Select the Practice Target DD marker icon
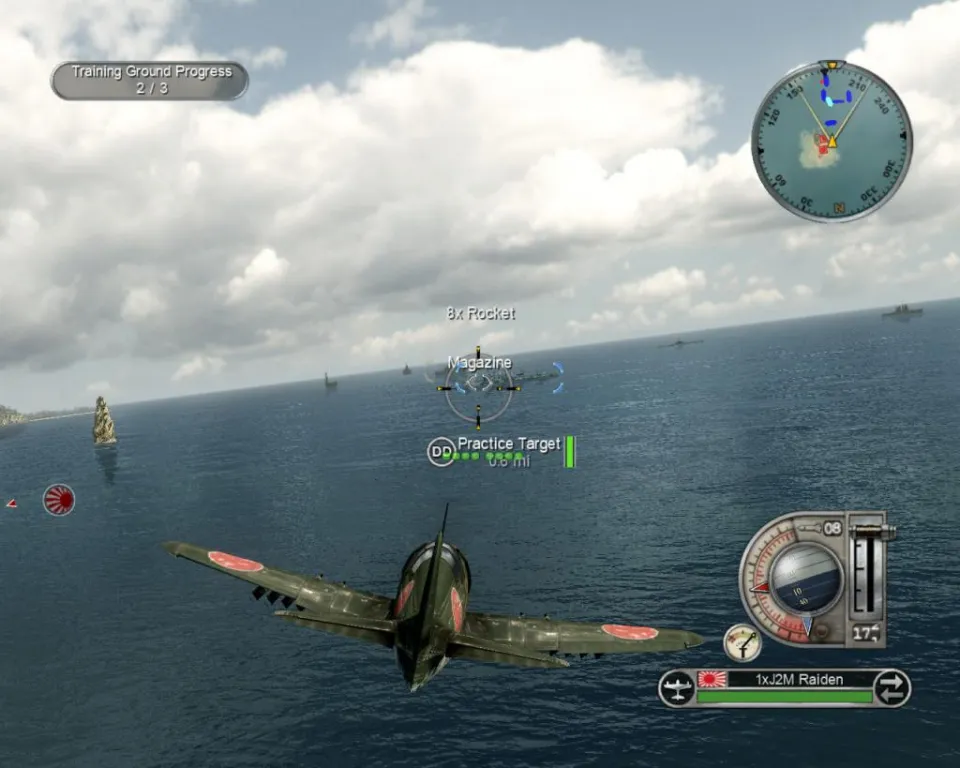 [440, 452]
